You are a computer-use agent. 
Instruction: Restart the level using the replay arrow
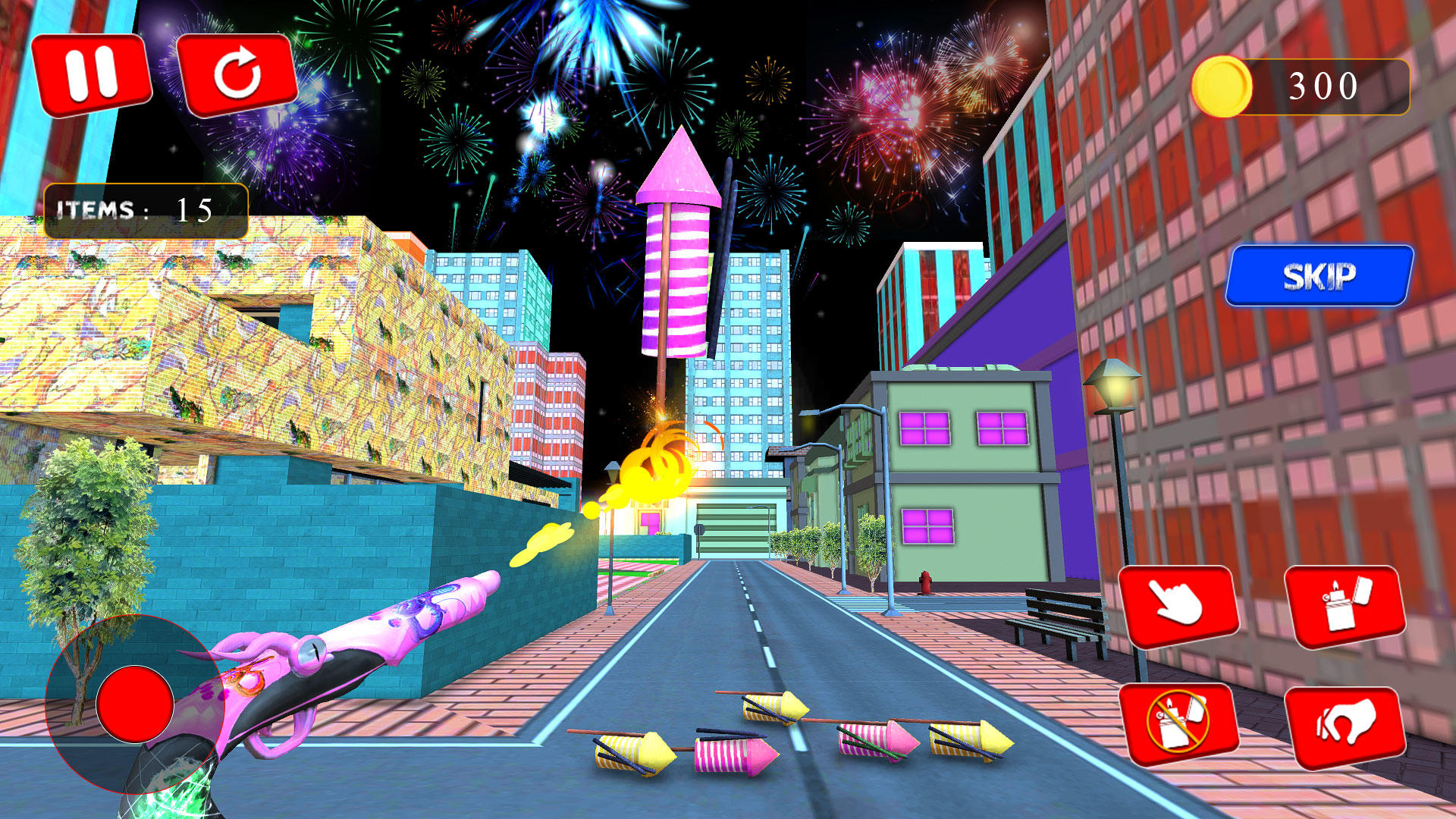237,72
